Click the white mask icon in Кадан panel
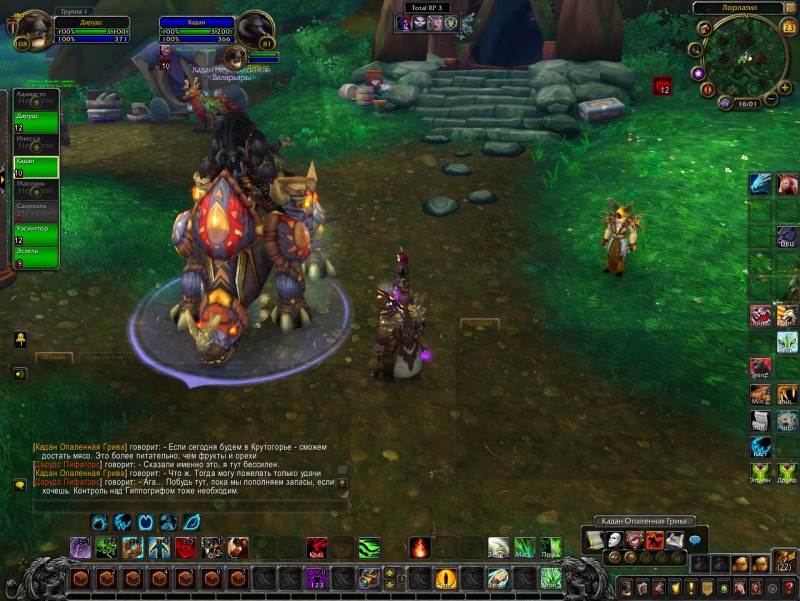The width and height of the screenshot is (800, 601). pyautogui.click(x=613, y=540)
